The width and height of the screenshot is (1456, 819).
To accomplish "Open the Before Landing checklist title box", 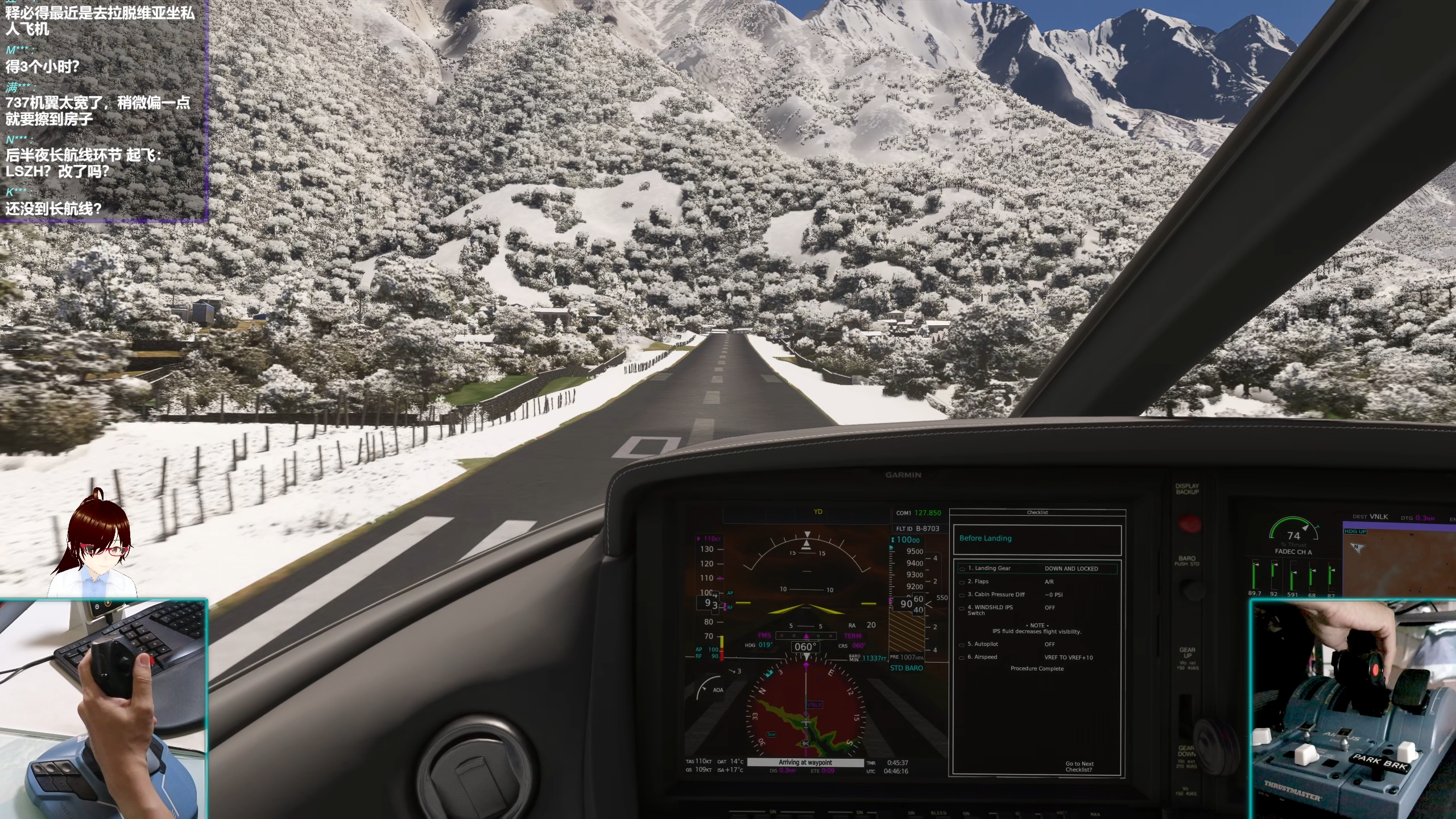I will point(1037,539).
